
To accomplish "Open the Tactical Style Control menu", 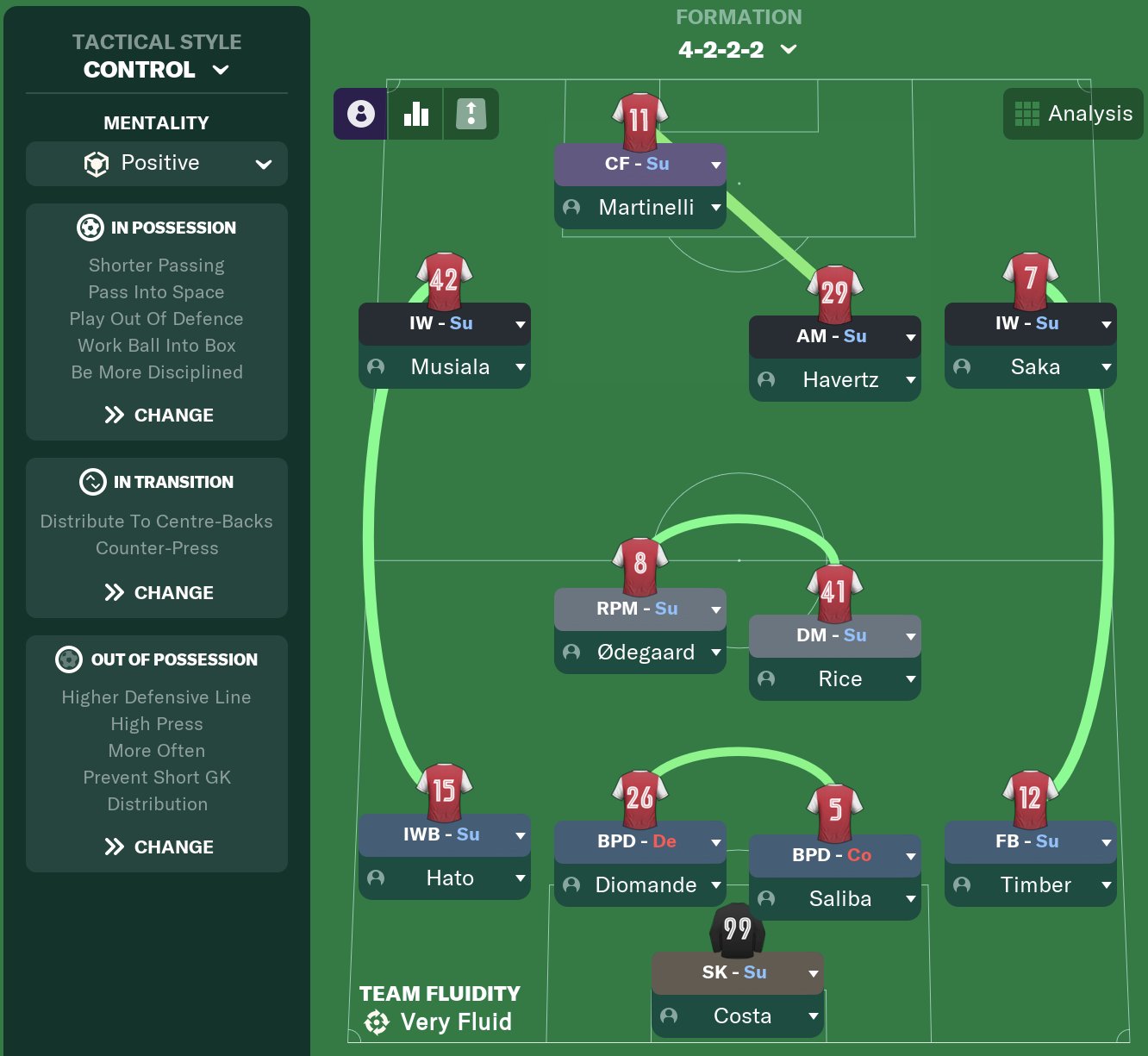I will point(155,70).
